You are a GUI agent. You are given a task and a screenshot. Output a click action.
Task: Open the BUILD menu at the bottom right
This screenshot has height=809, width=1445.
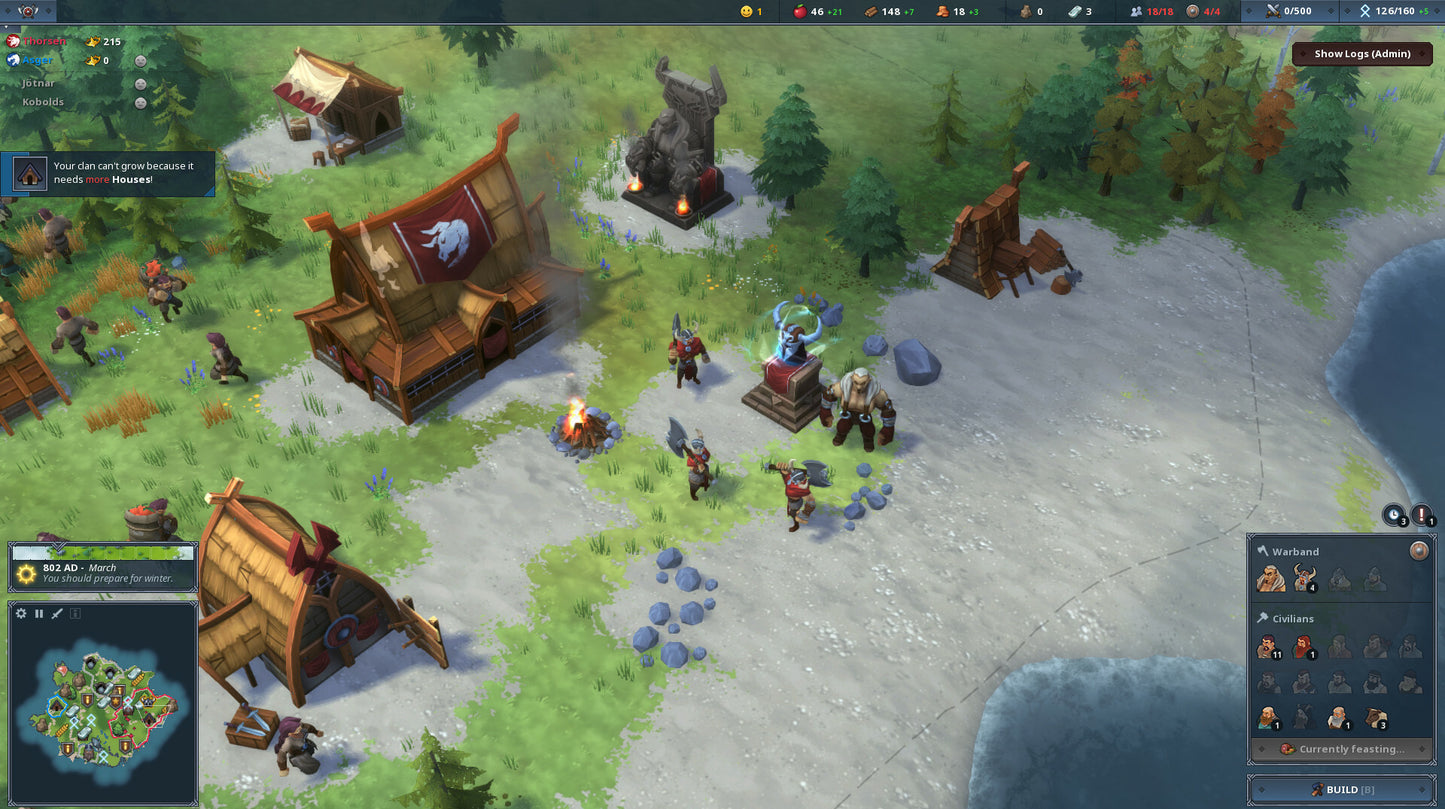click(x=1344, y=789)
